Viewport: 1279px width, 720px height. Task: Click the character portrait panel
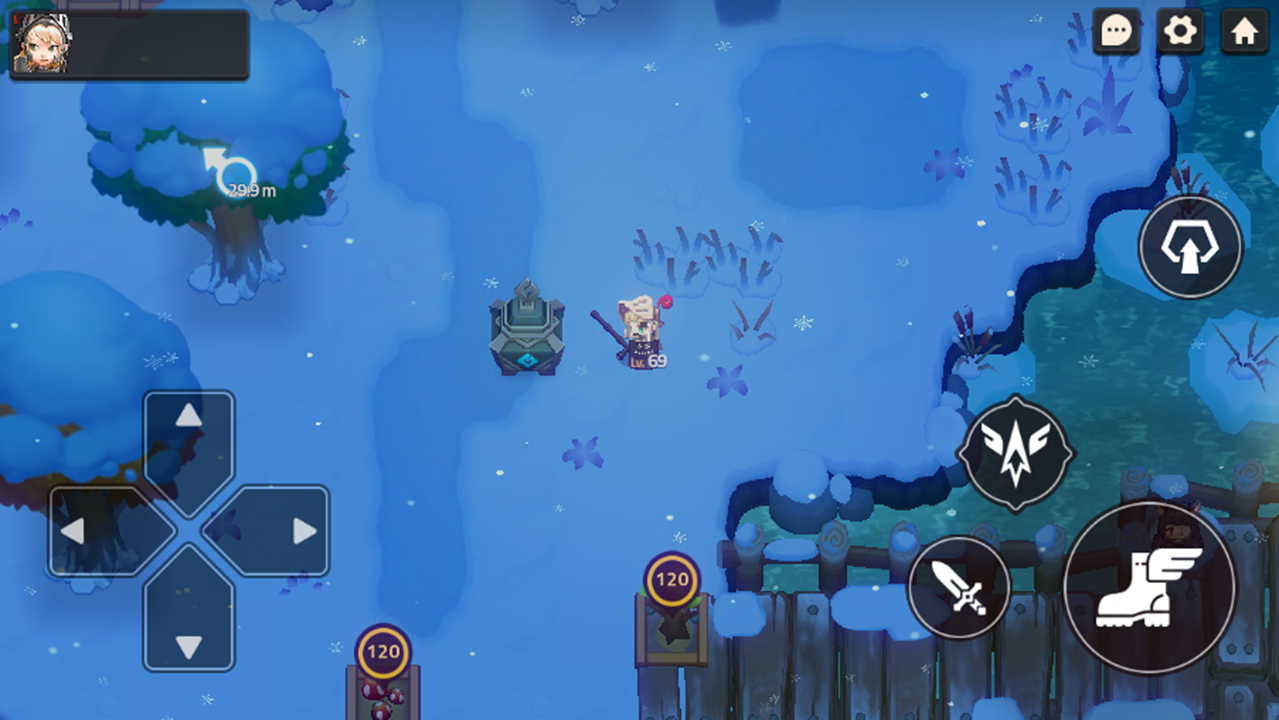(129, 44)
